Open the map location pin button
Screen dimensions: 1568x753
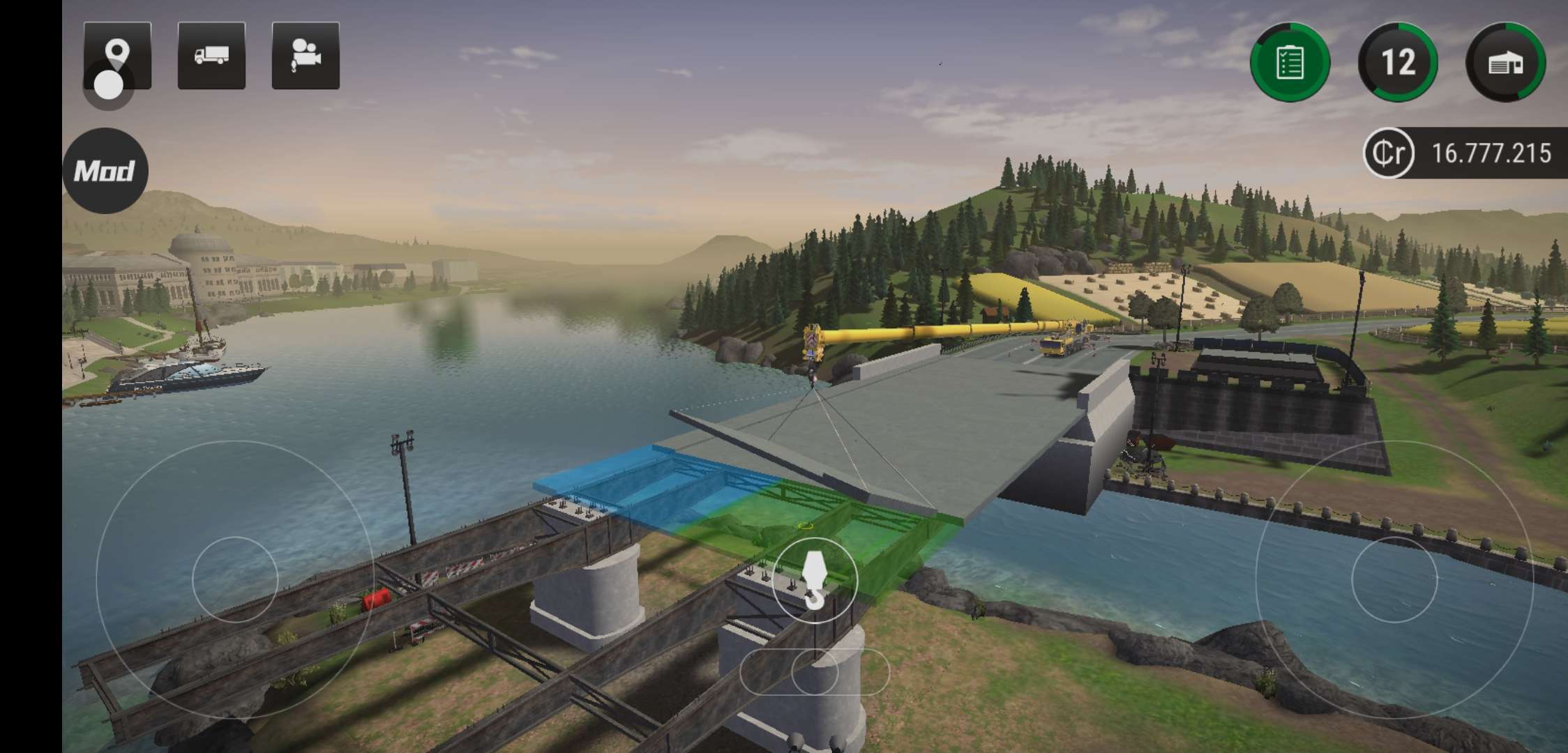point(117,55)
